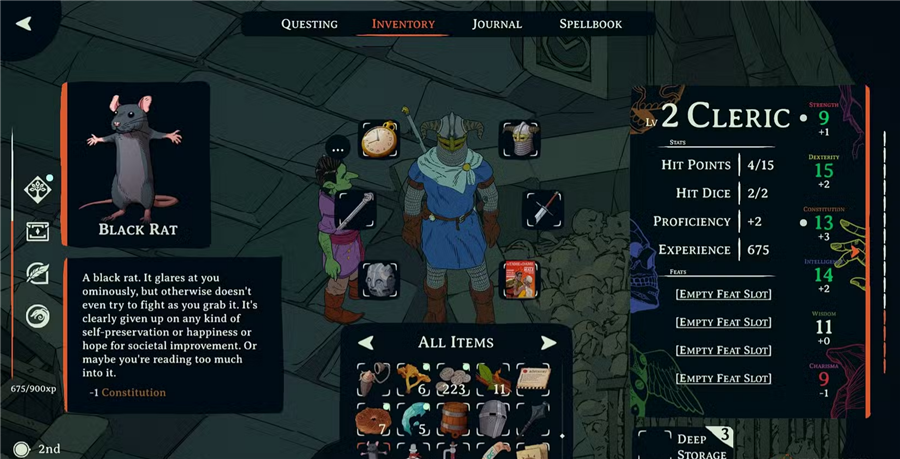Screen dimensions: 900x459
Task: Open the ellipsis speech bubble button
Action: coord(340,148)
